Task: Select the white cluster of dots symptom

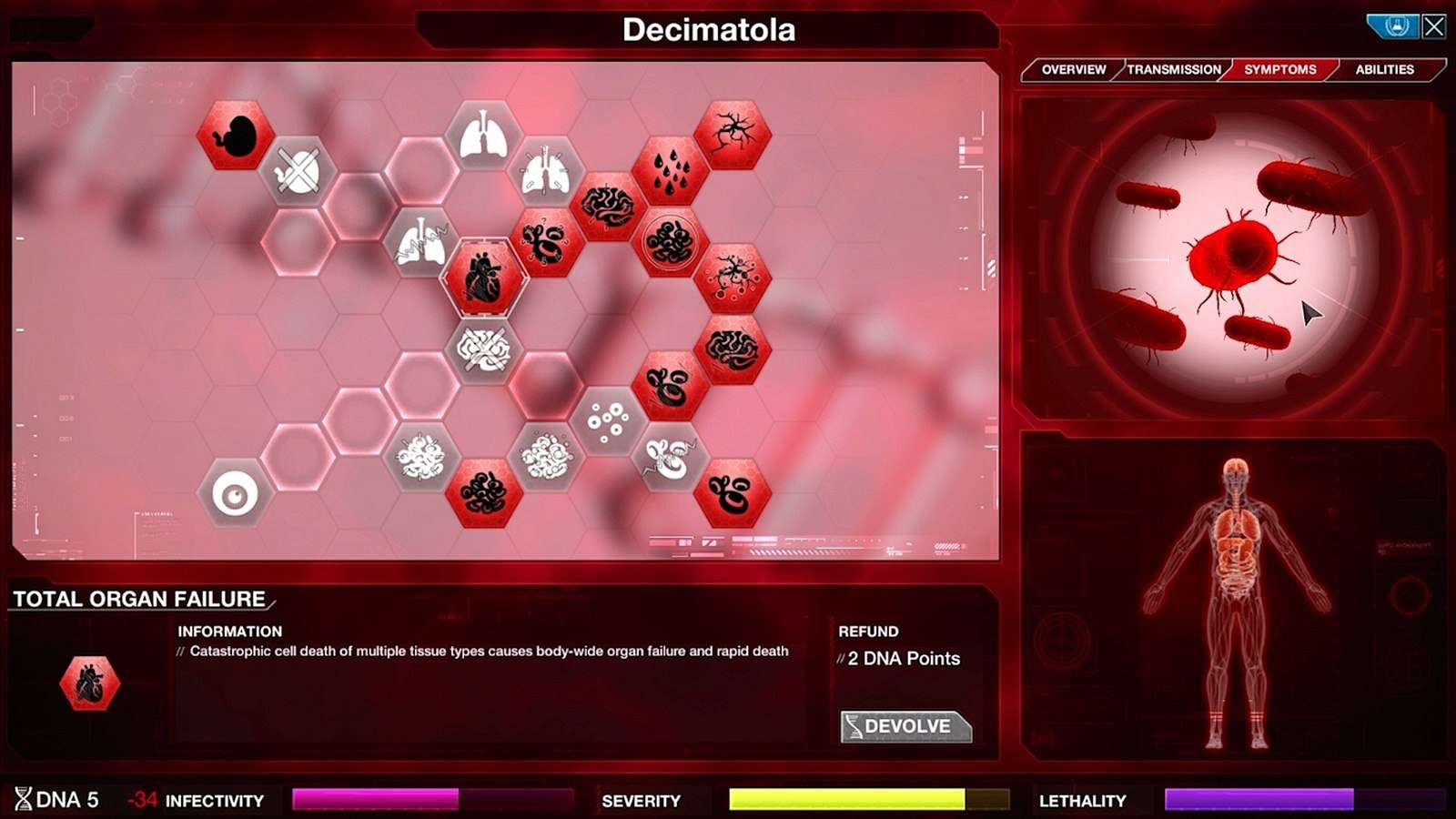Action: point(608,420)
